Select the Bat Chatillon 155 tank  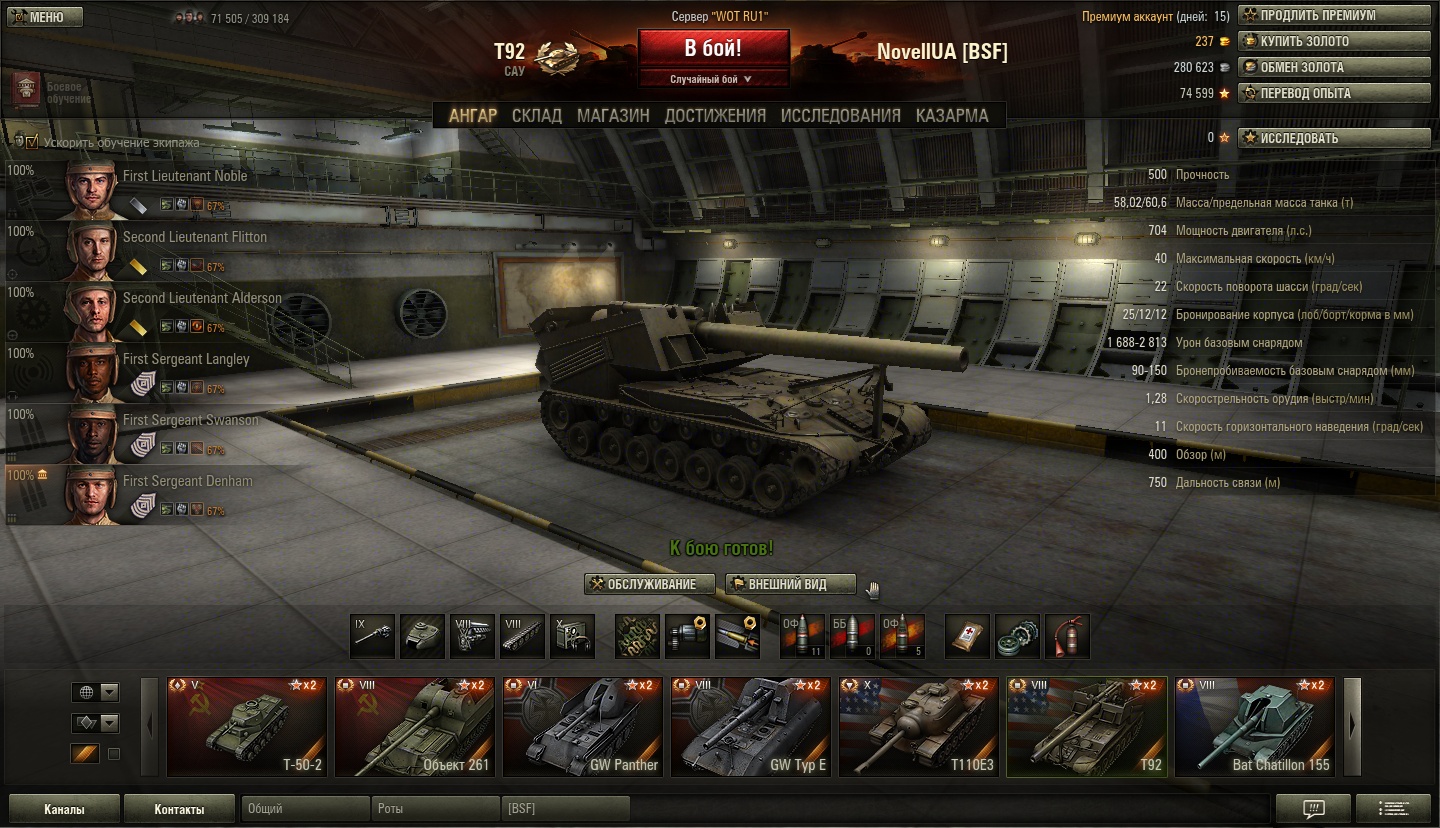pos(1254,727)
